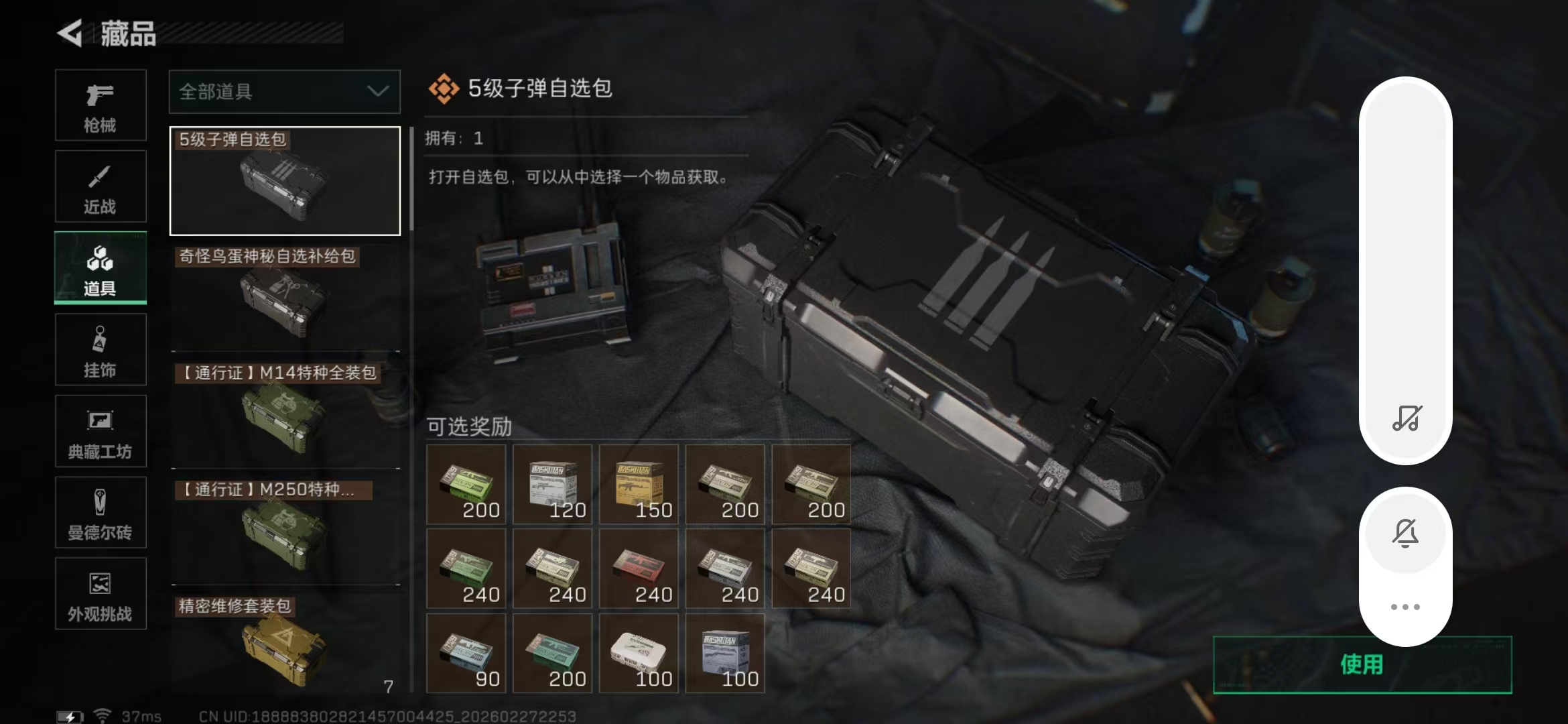Open the 近战 melee weapons category

[x=101, y=186]
